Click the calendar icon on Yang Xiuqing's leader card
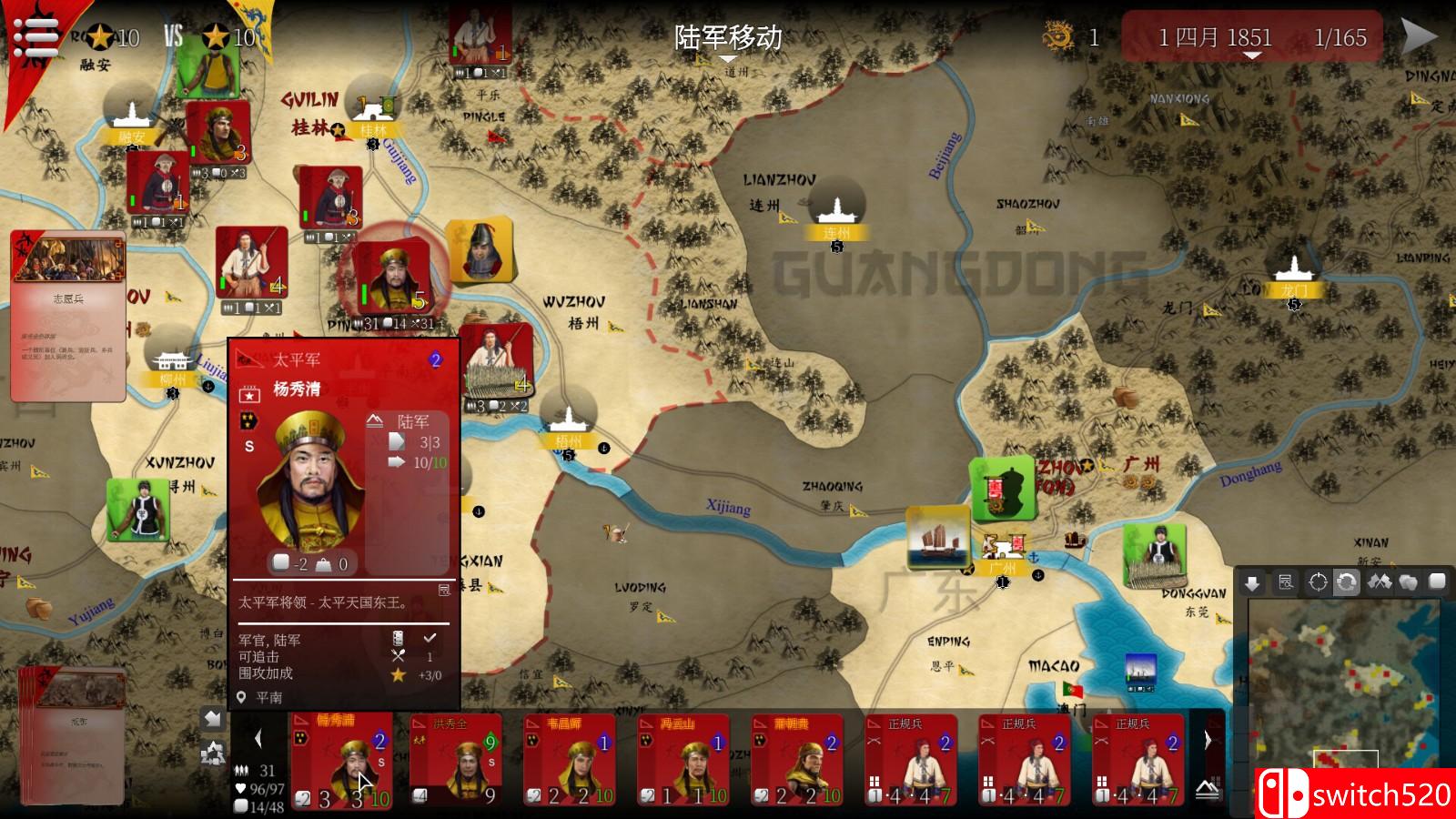This screenshot has height=819, width=1456. pyautogui.click(x=248, y=393)
